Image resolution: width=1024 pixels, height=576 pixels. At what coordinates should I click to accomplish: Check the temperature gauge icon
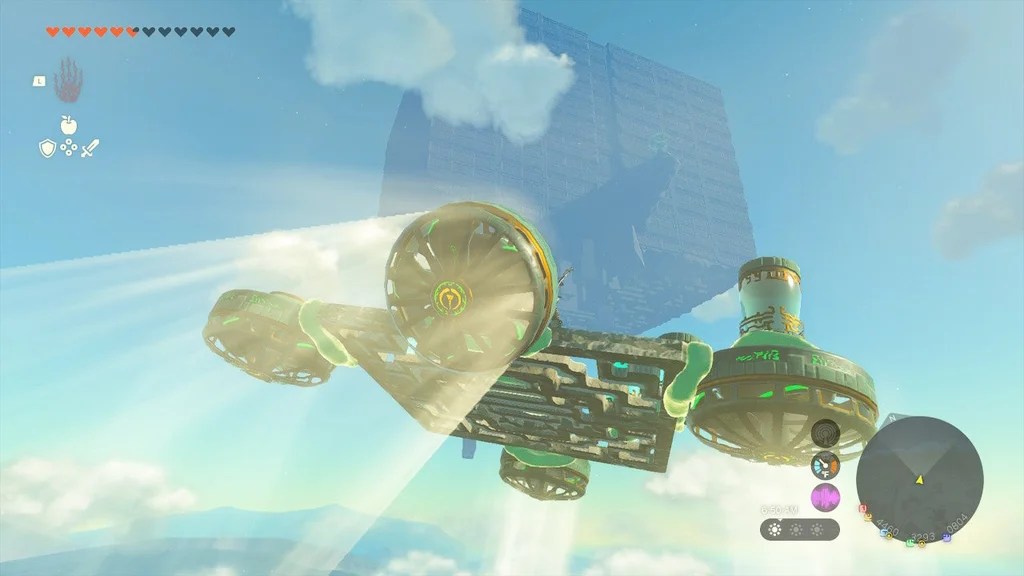click(x=825, y=465)
